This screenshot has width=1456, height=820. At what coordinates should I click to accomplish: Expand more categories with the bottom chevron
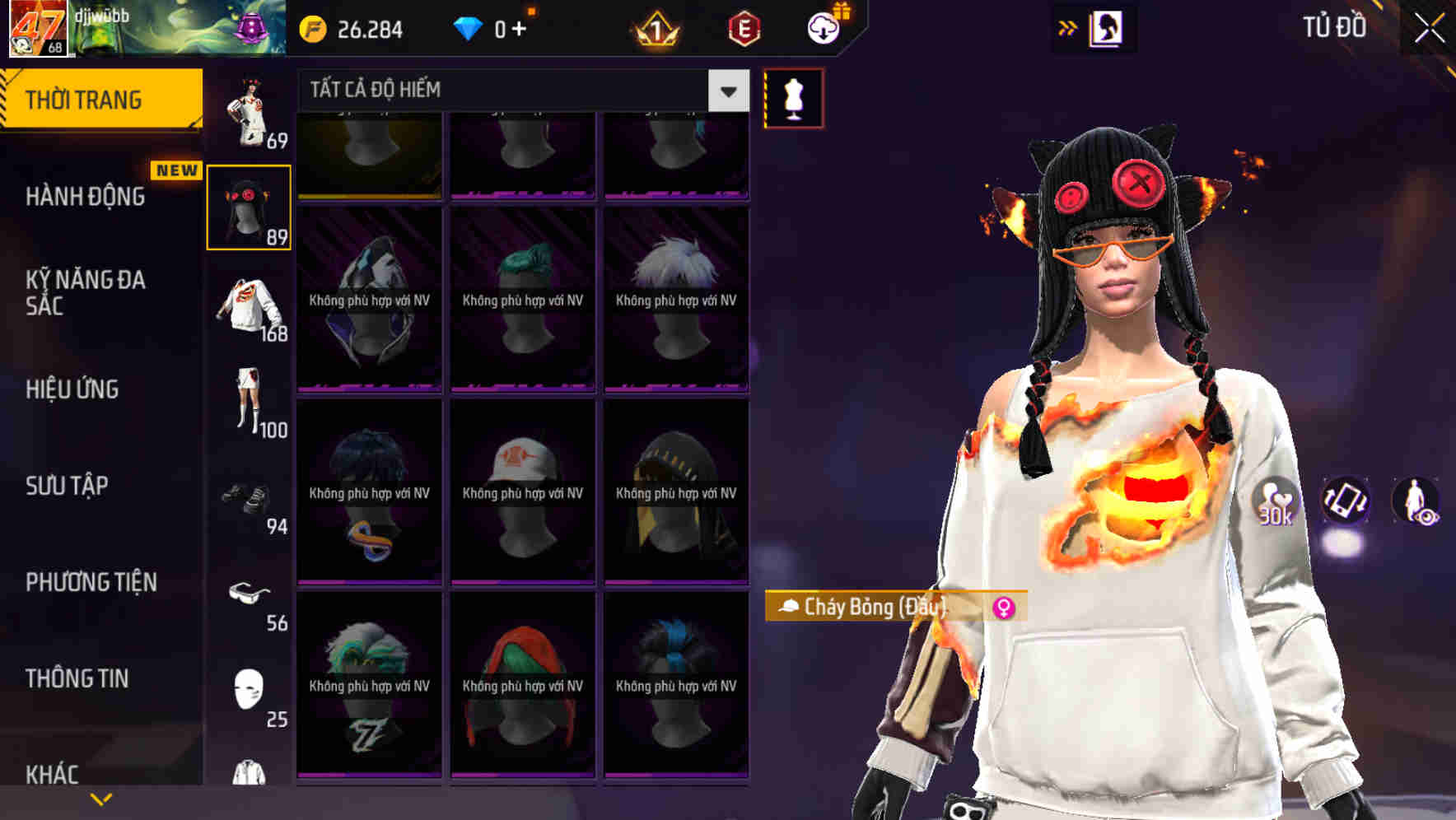[x=101, y=798]
